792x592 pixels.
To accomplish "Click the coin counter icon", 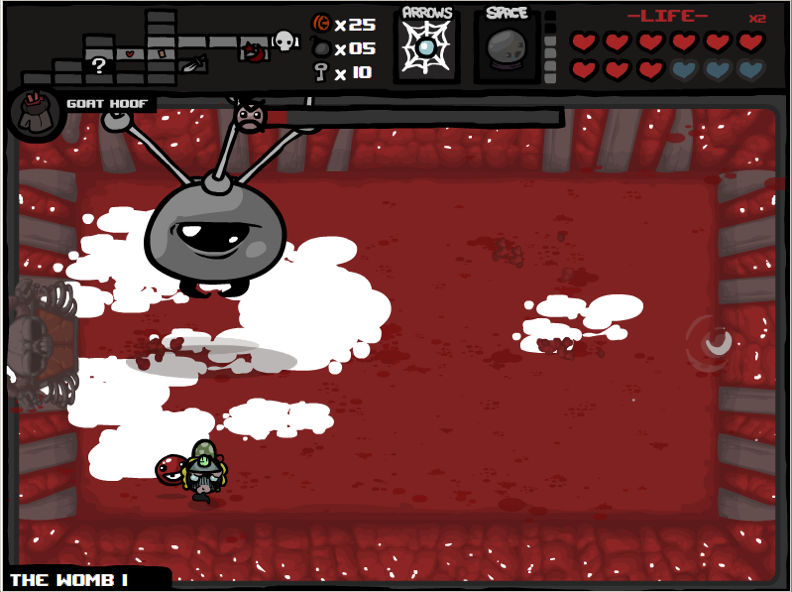I will pyautogui.click(x=322, y=24).
